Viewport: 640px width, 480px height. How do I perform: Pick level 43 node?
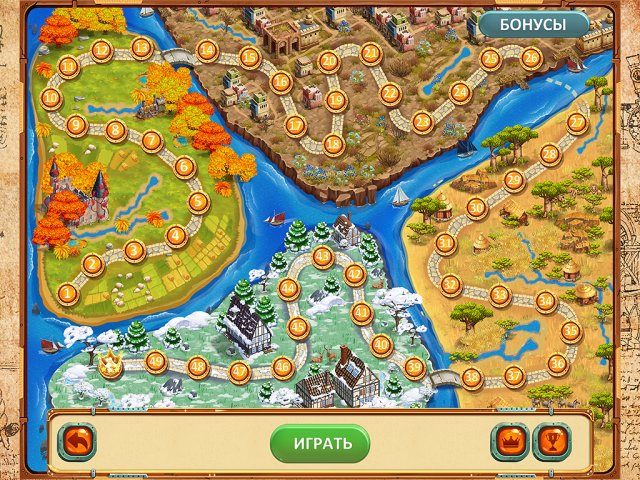click(322, 257)
